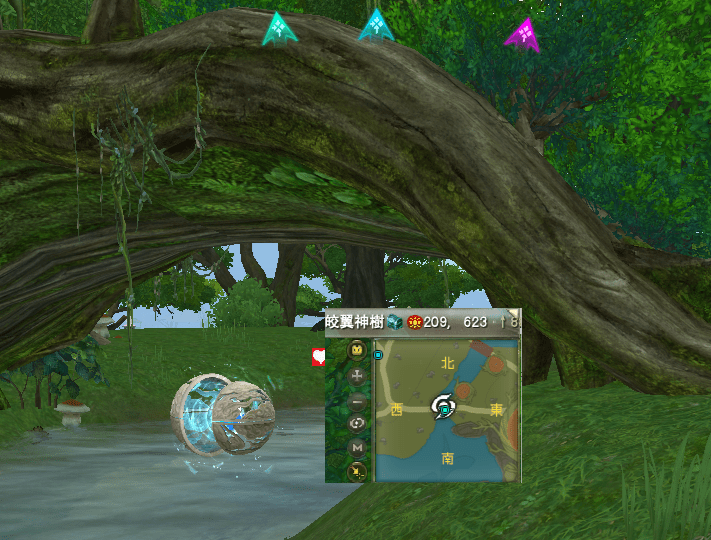Image resolution: width=711 pixels, height=540 pixels.
Task: Select the green arrow marker at screen top
Action: (279, 29)
